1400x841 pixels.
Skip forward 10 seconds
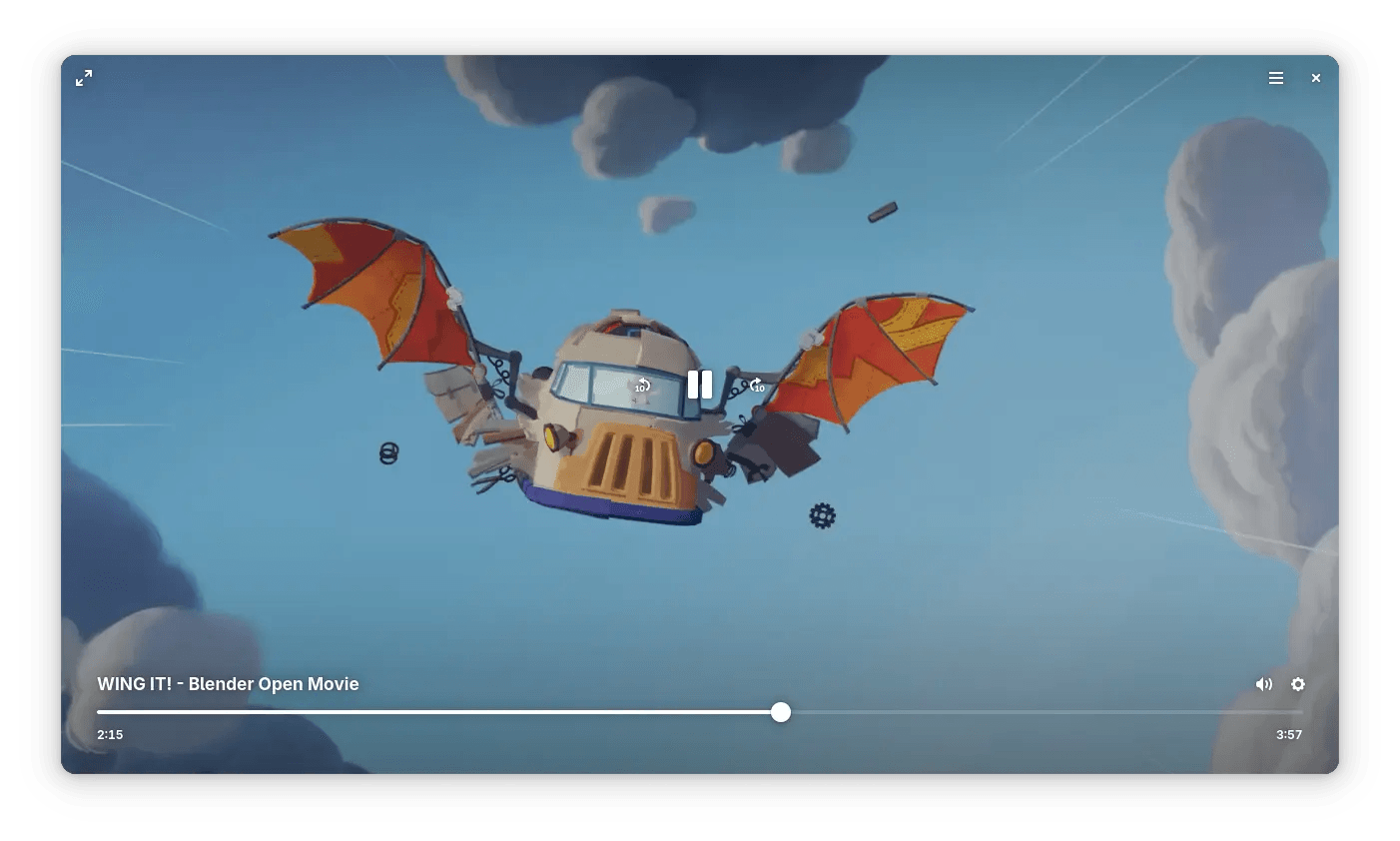(758, 386)
